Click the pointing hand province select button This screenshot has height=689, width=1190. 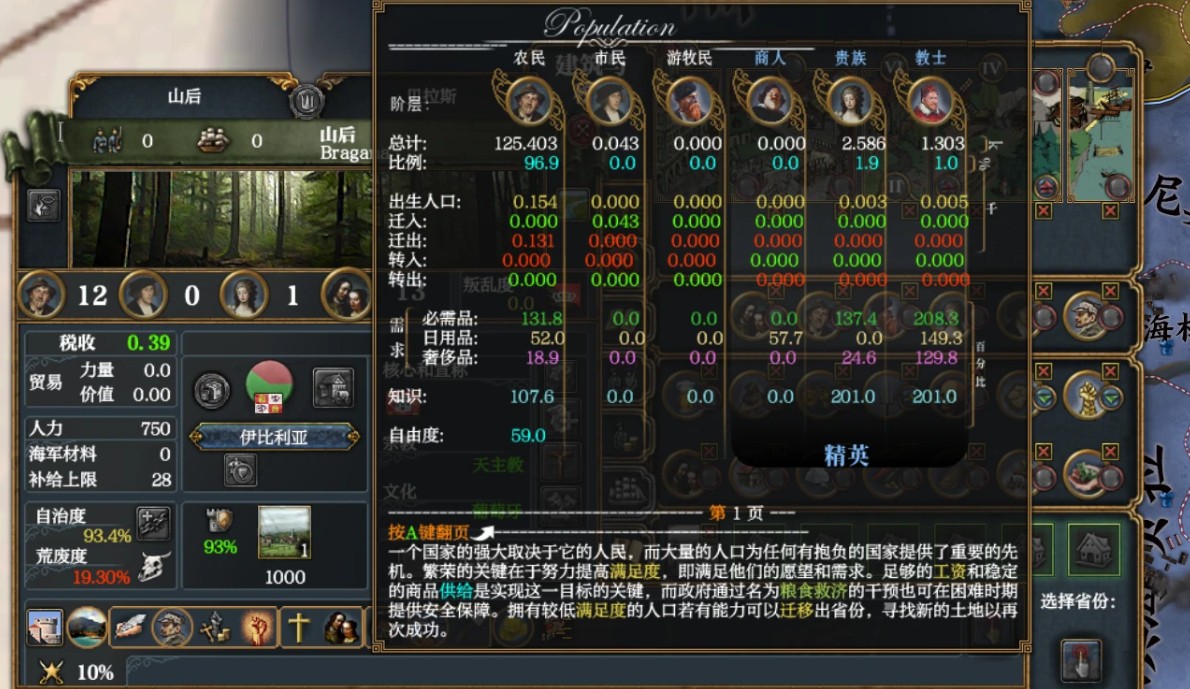pyautogui.click(x=1081, y=660)
